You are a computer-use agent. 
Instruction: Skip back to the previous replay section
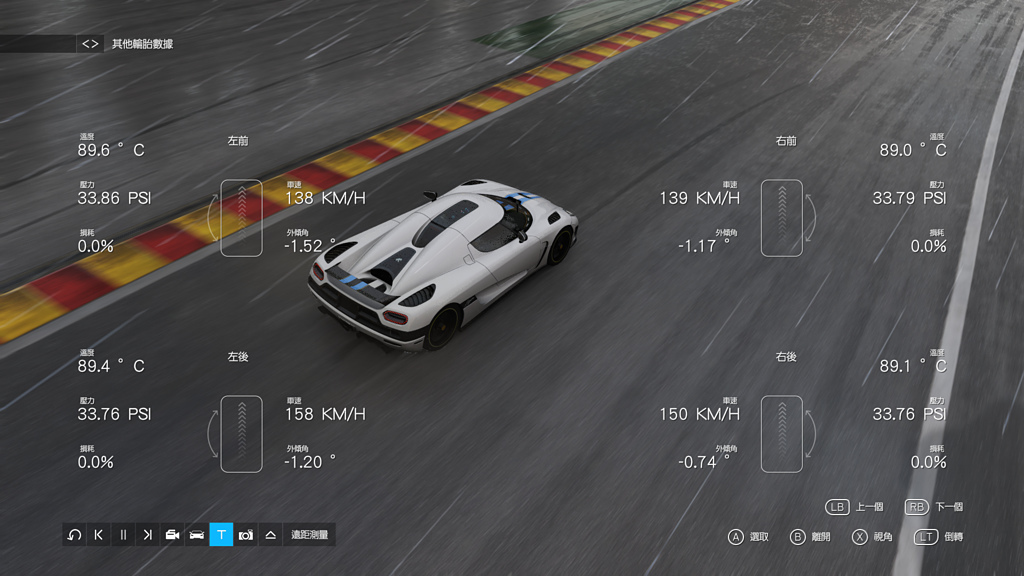pos(99,535)
